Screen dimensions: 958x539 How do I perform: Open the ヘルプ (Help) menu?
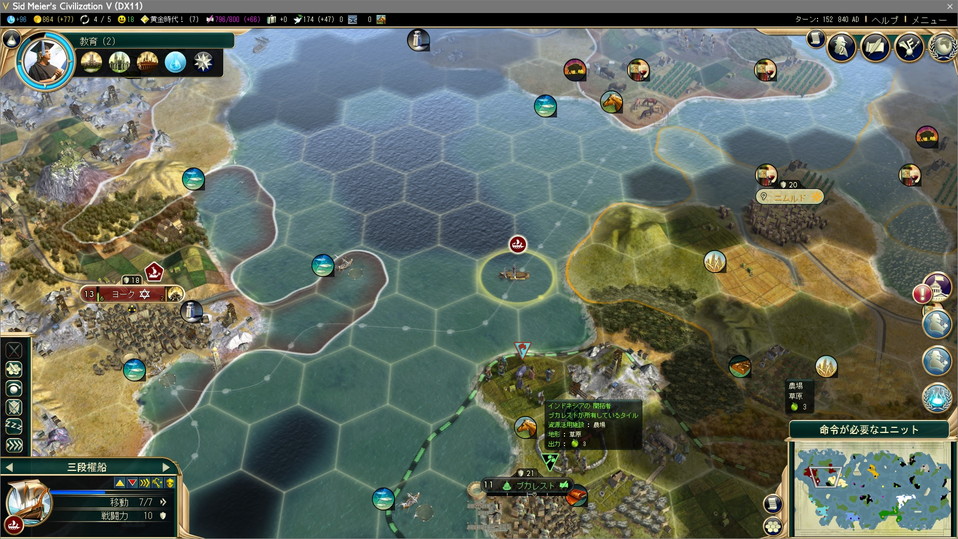pos(885,20)
